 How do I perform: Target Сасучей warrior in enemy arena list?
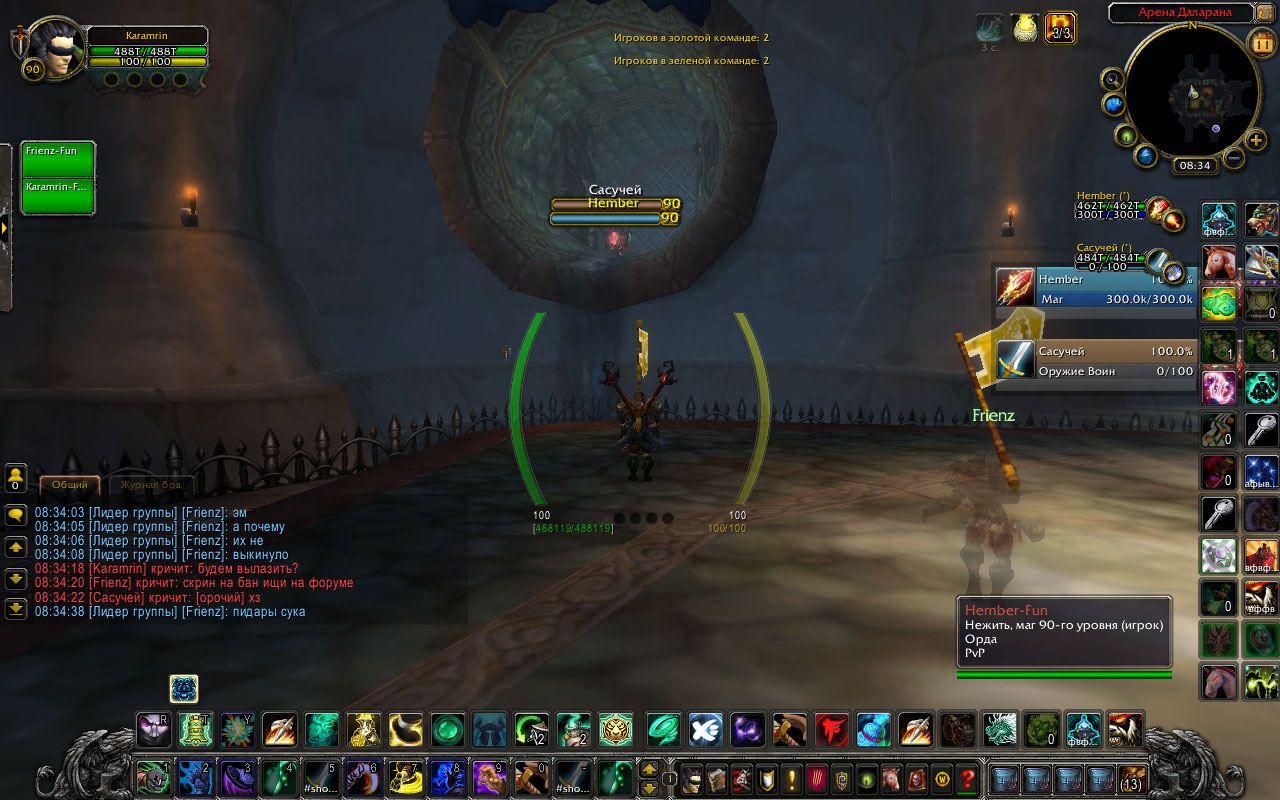pyautogui.click(x=1095, y=360)
